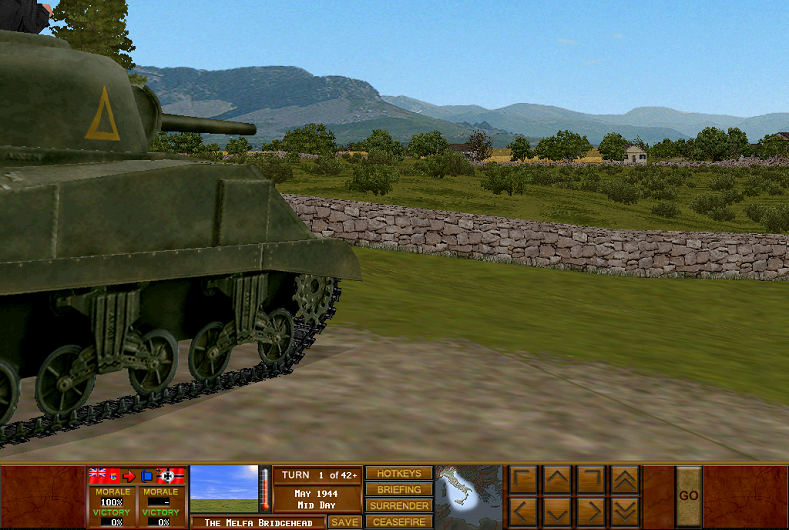Choose the Surrender option
Viewport: 789px width, 530px height.
coord(398,505)
